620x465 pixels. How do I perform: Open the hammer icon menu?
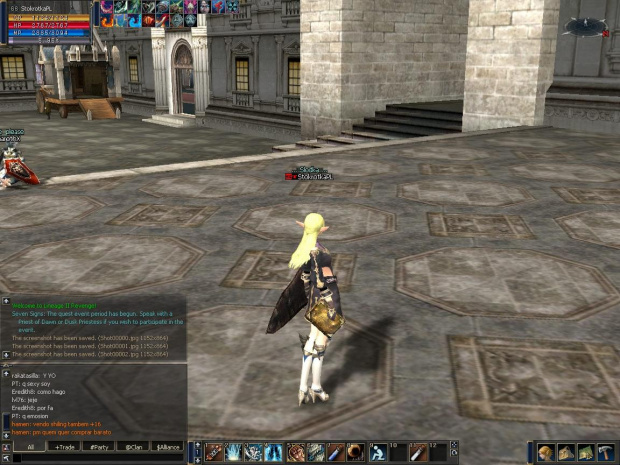tap(605, 453)
